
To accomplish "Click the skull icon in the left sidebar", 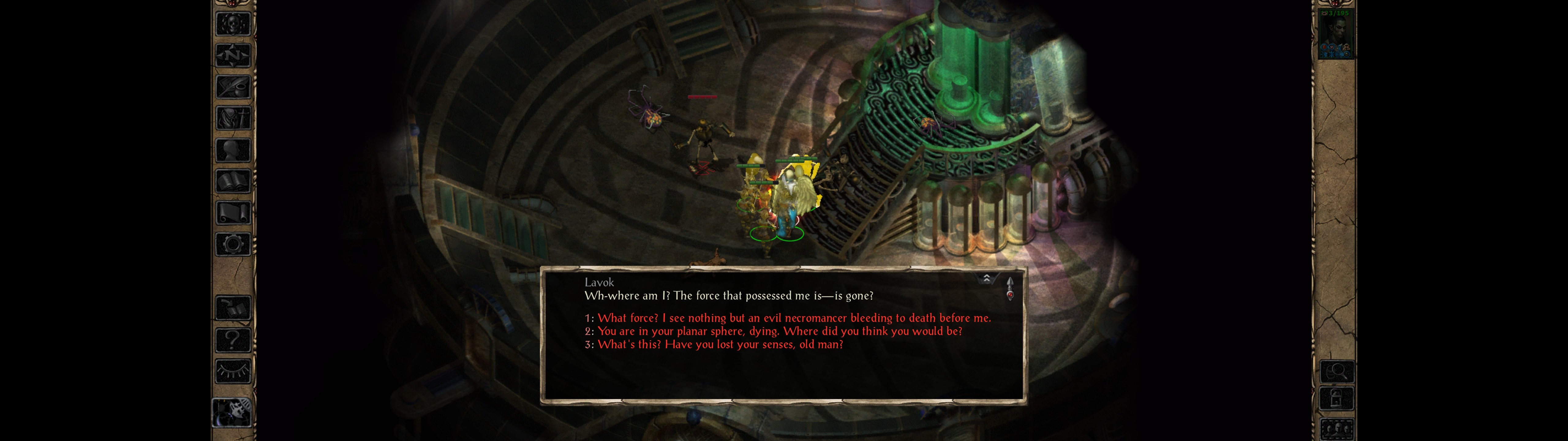I will tap(233, 24).
